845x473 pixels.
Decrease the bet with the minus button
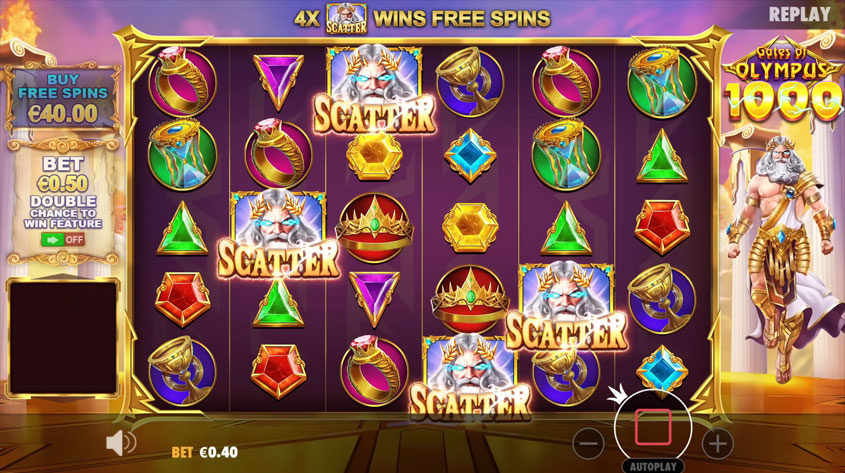(590, 443)
